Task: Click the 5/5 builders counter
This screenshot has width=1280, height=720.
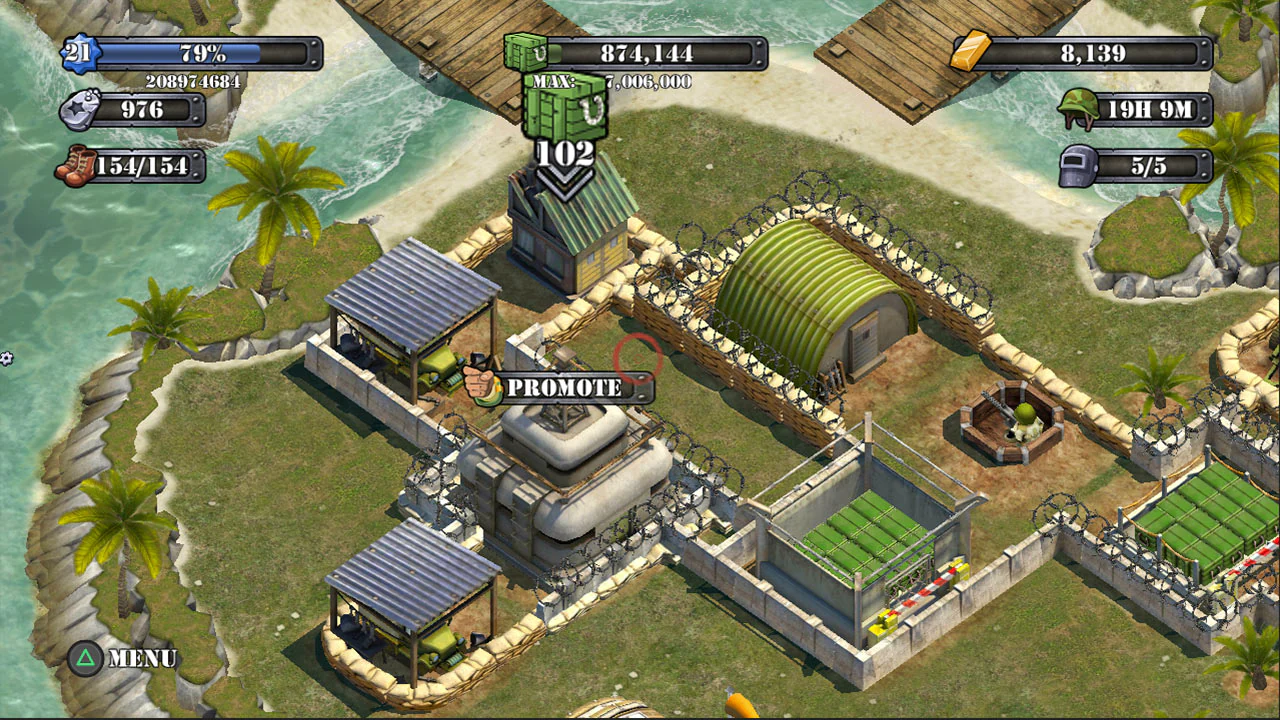Action: coord(1150,166)
